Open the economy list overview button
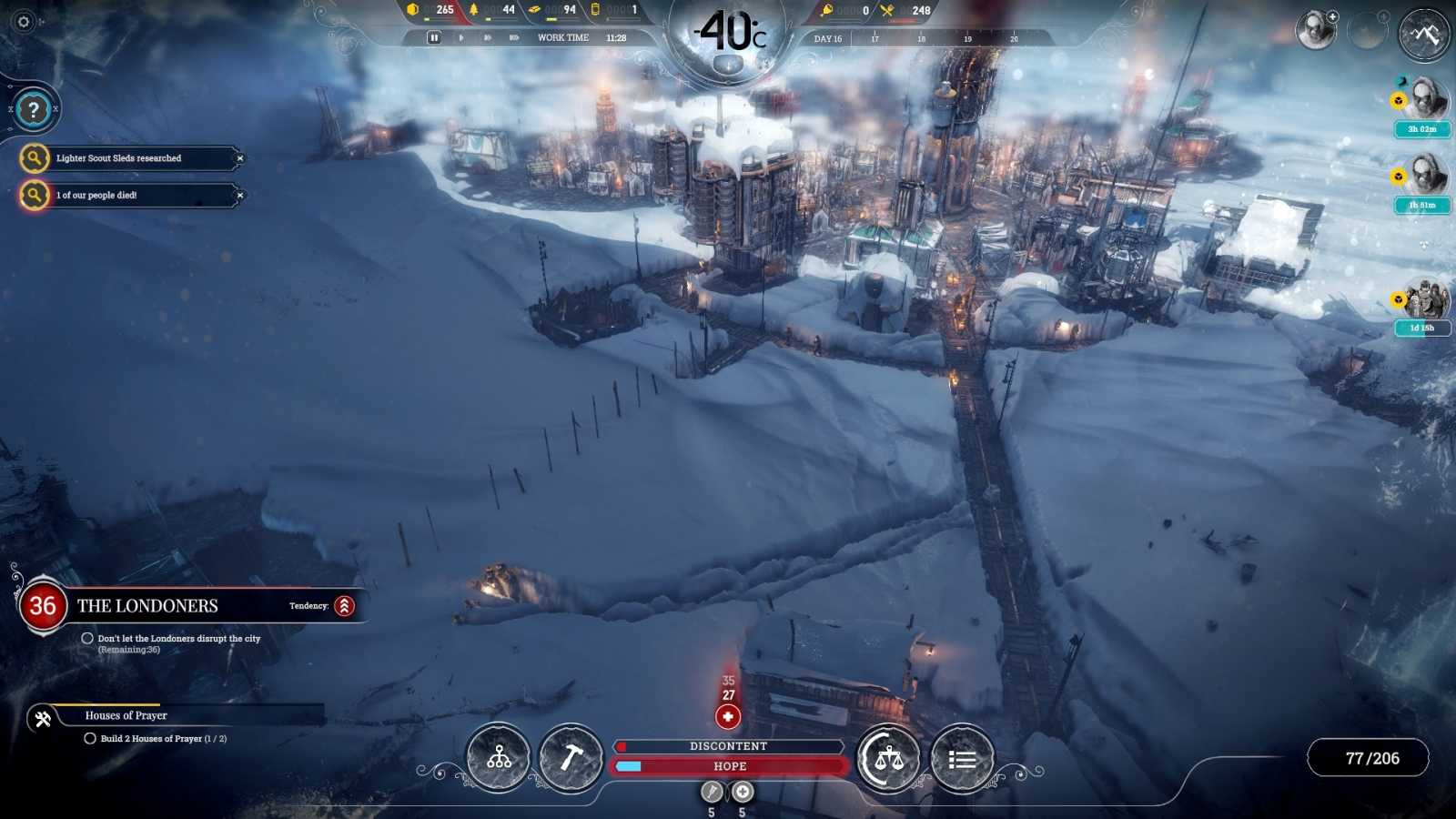The width and height of the screenshot is (1456, 819). coord(962,759)
